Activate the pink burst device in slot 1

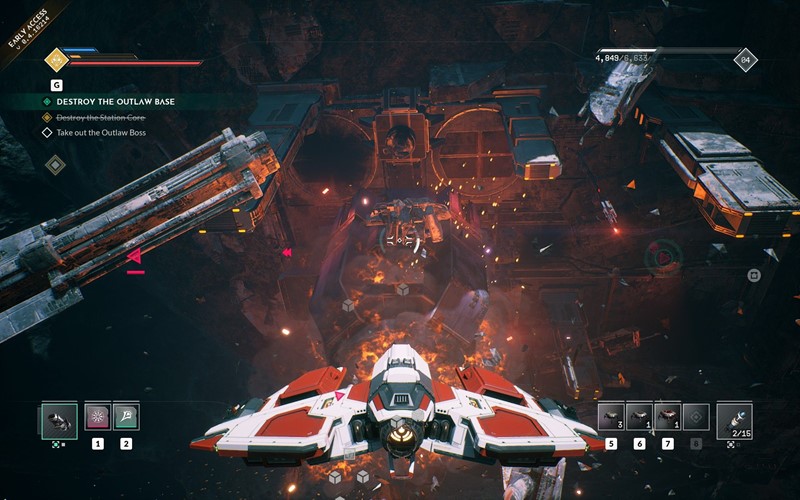coord(98,416)
